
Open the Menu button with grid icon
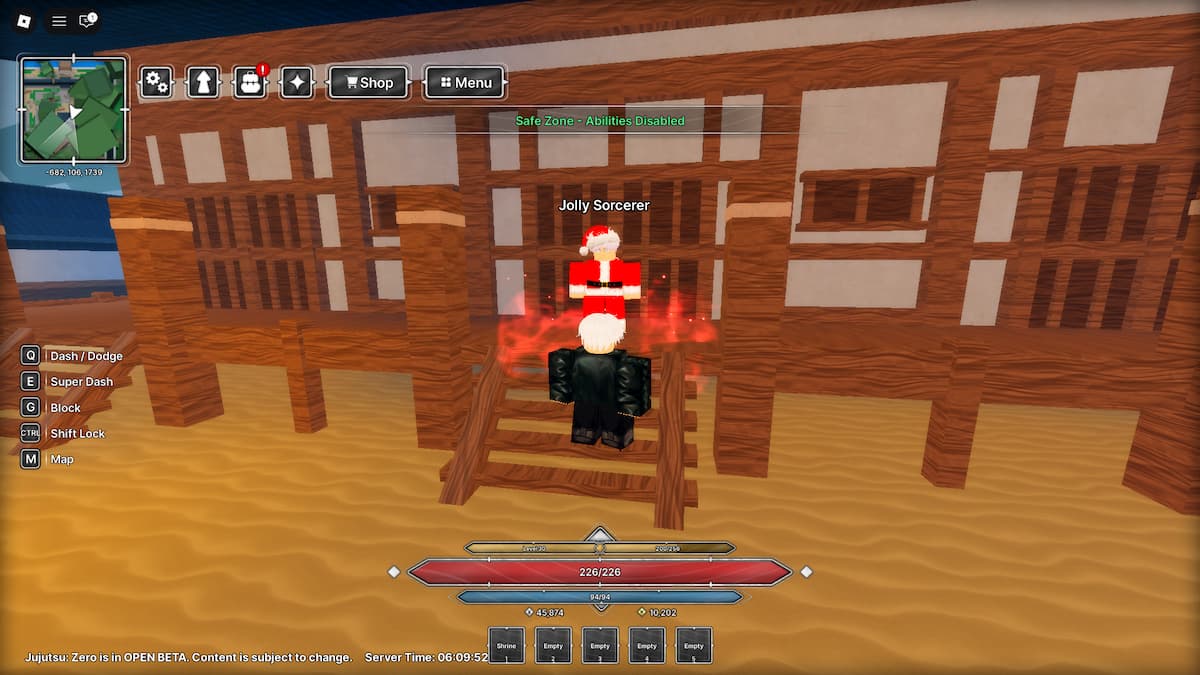point(465,83)
